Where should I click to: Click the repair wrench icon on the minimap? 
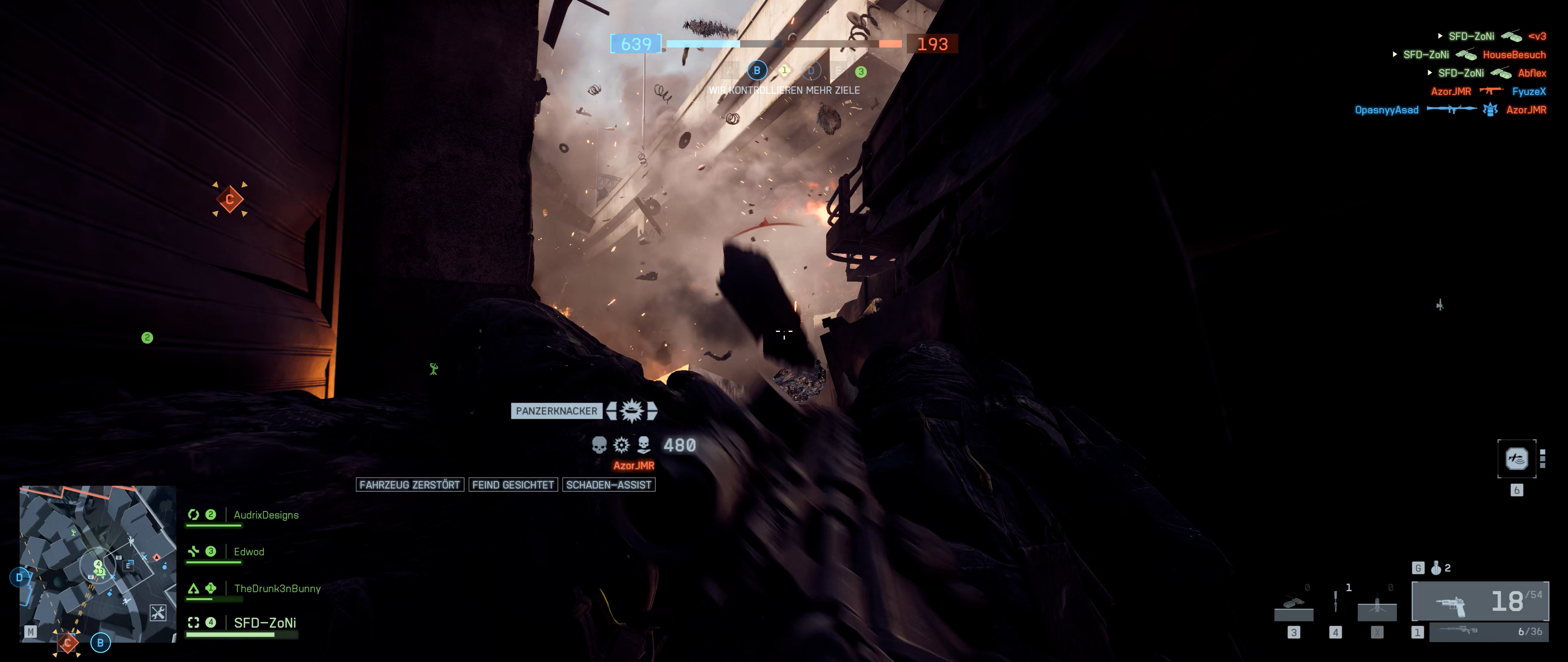(x=158, y=613)
